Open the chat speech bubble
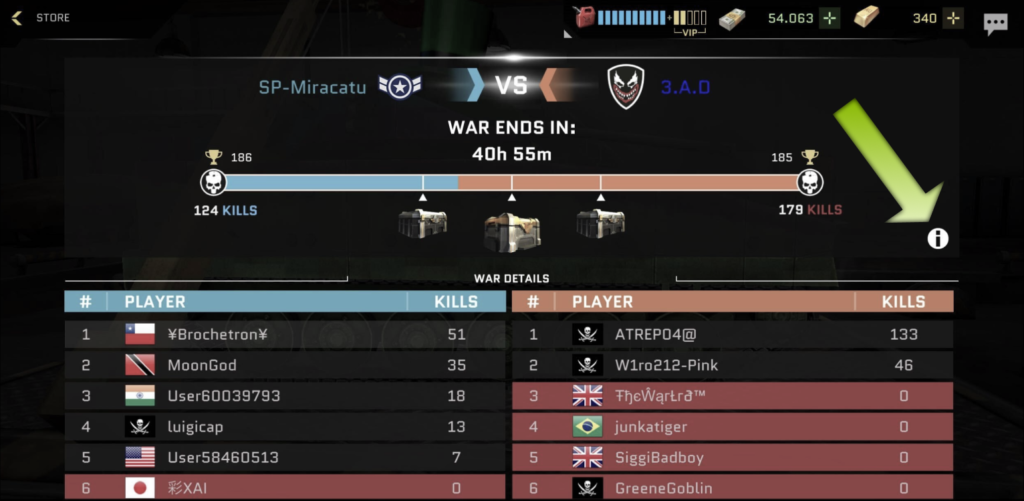Viewport: 1024px width, 501px height. tap(995, 24)
